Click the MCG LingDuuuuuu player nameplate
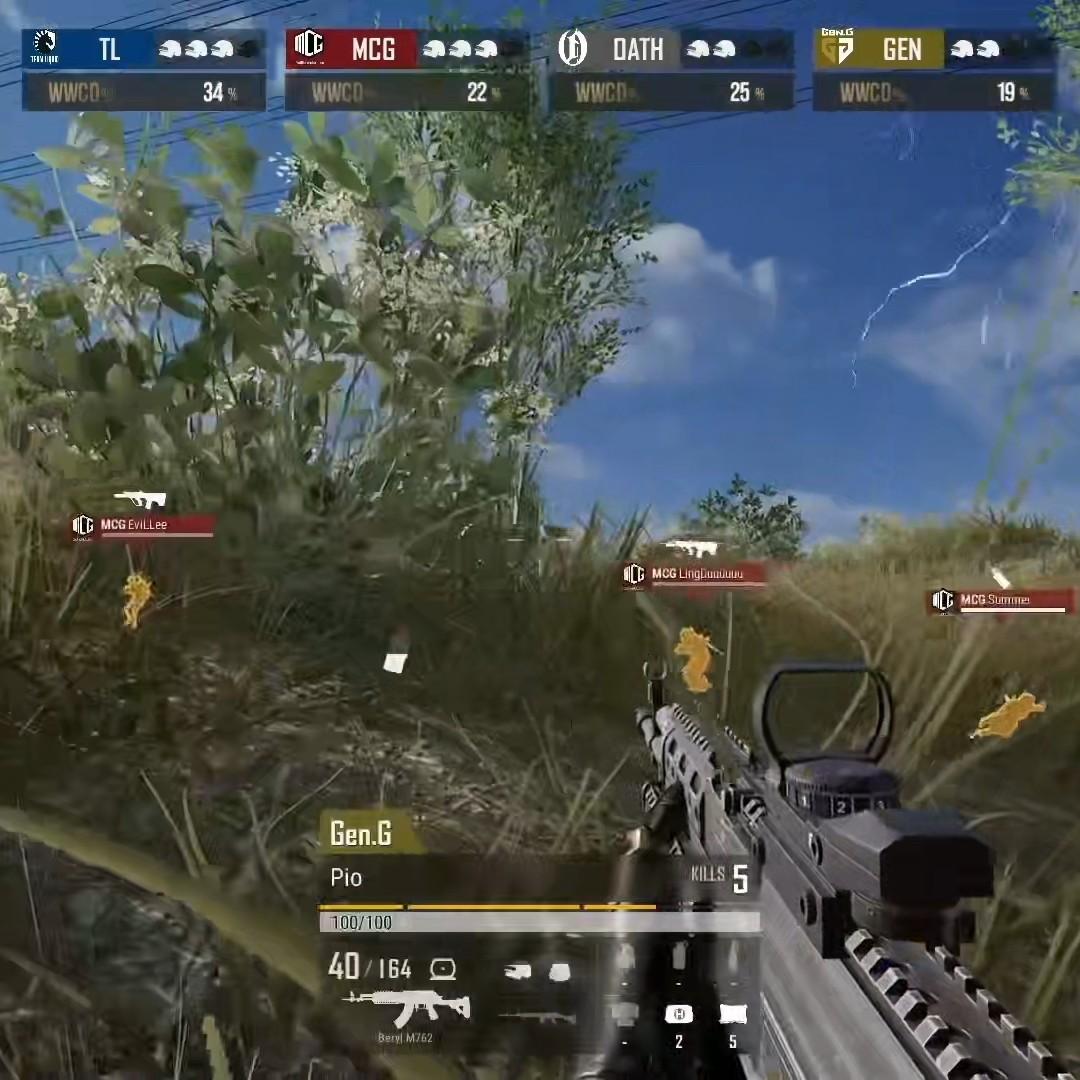 pos(696,574)
